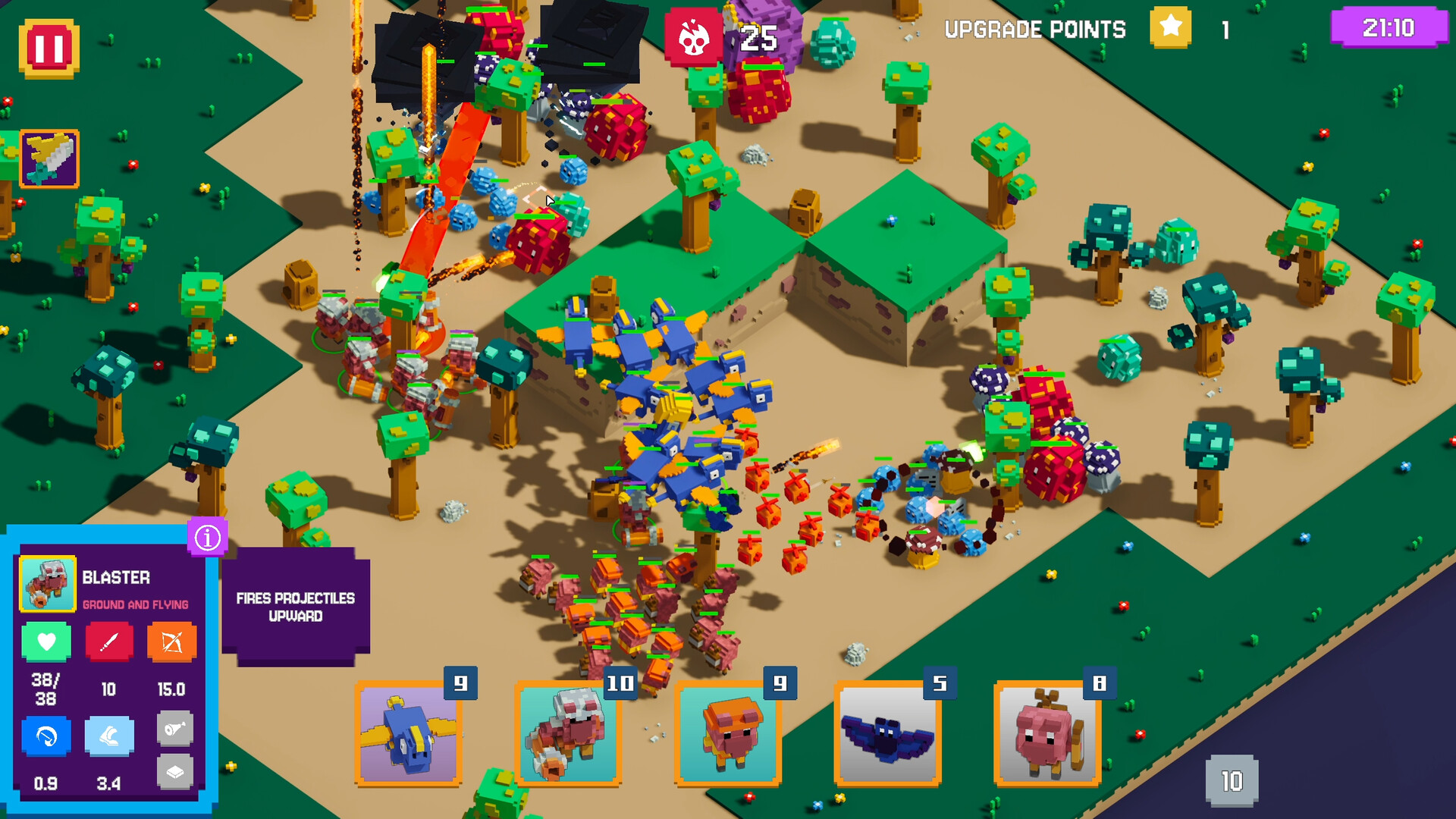Open the Blaster info with the i button
This screenshot has width=1456, height=819.
pos(206,536)
